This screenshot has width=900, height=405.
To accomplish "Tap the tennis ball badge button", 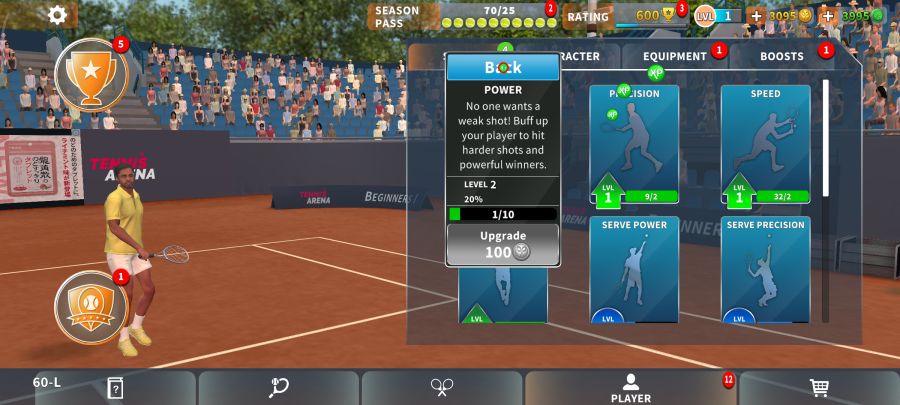I will pos(91,304).
